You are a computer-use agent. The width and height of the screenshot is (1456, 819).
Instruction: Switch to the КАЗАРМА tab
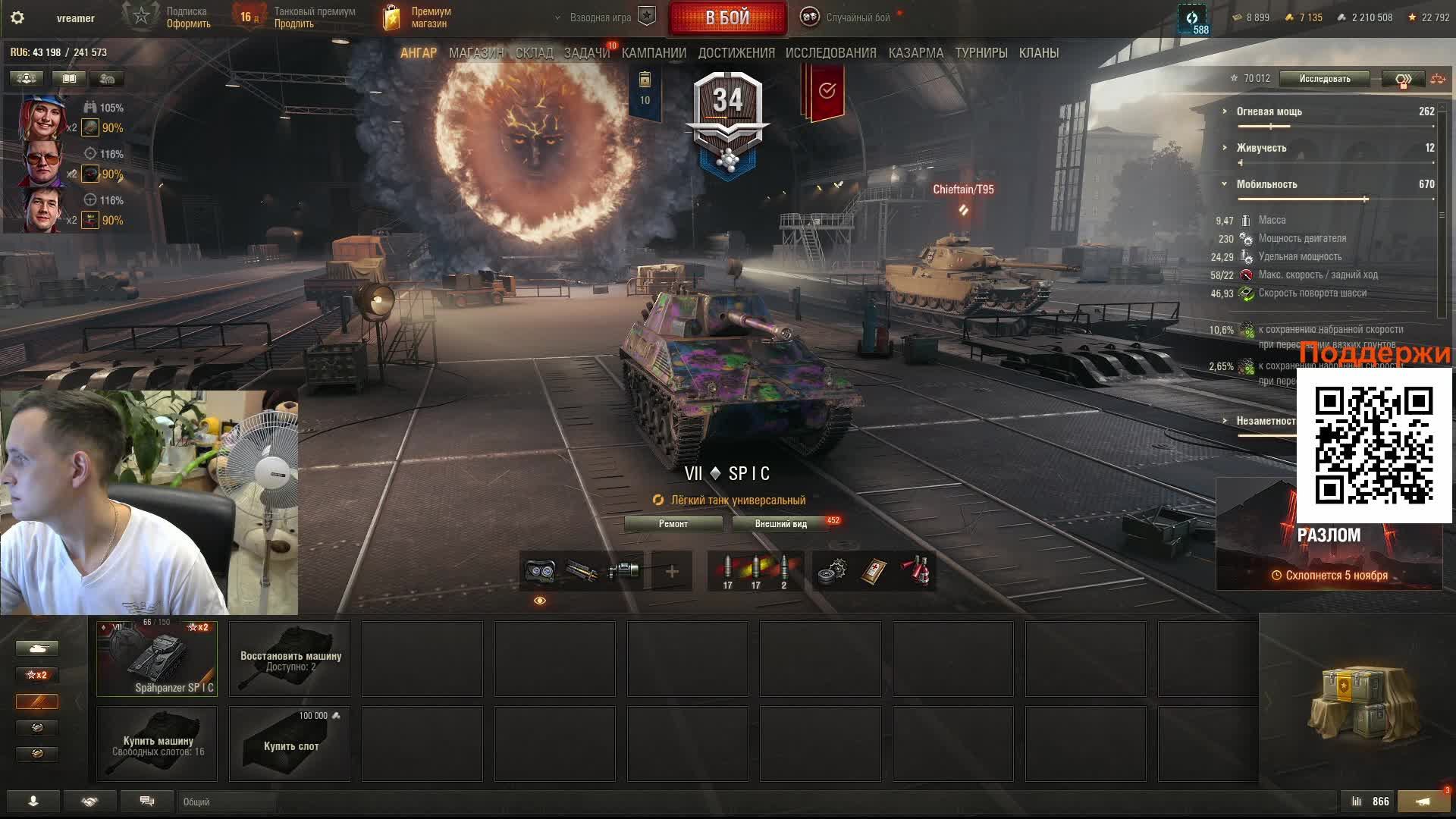coord(915,53)
